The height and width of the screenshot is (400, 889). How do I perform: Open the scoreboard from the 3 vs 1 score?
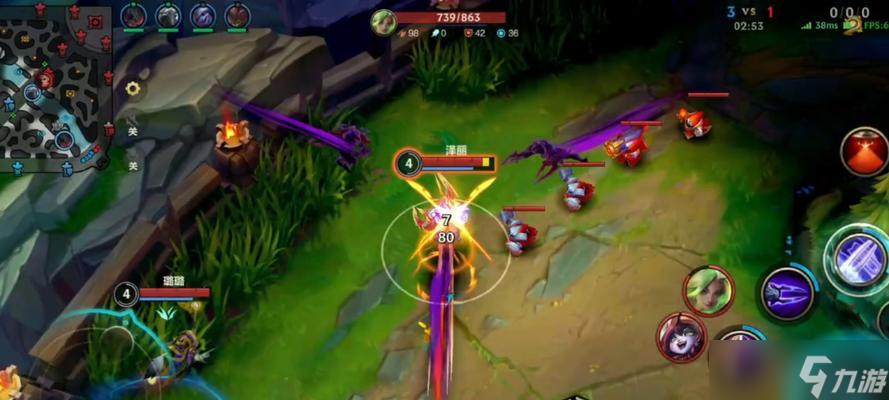(750, 11)
